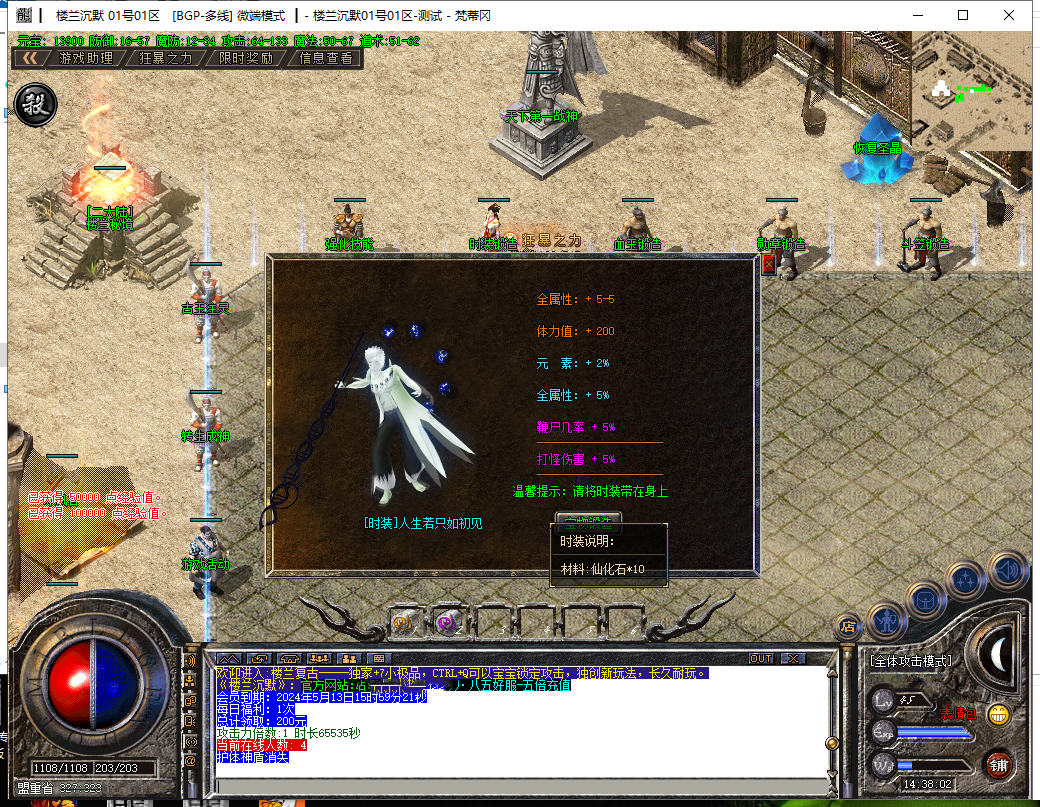Screen dimensions: 1040x807
Task: Maximize the game window
Action: [x=963, y=15]
